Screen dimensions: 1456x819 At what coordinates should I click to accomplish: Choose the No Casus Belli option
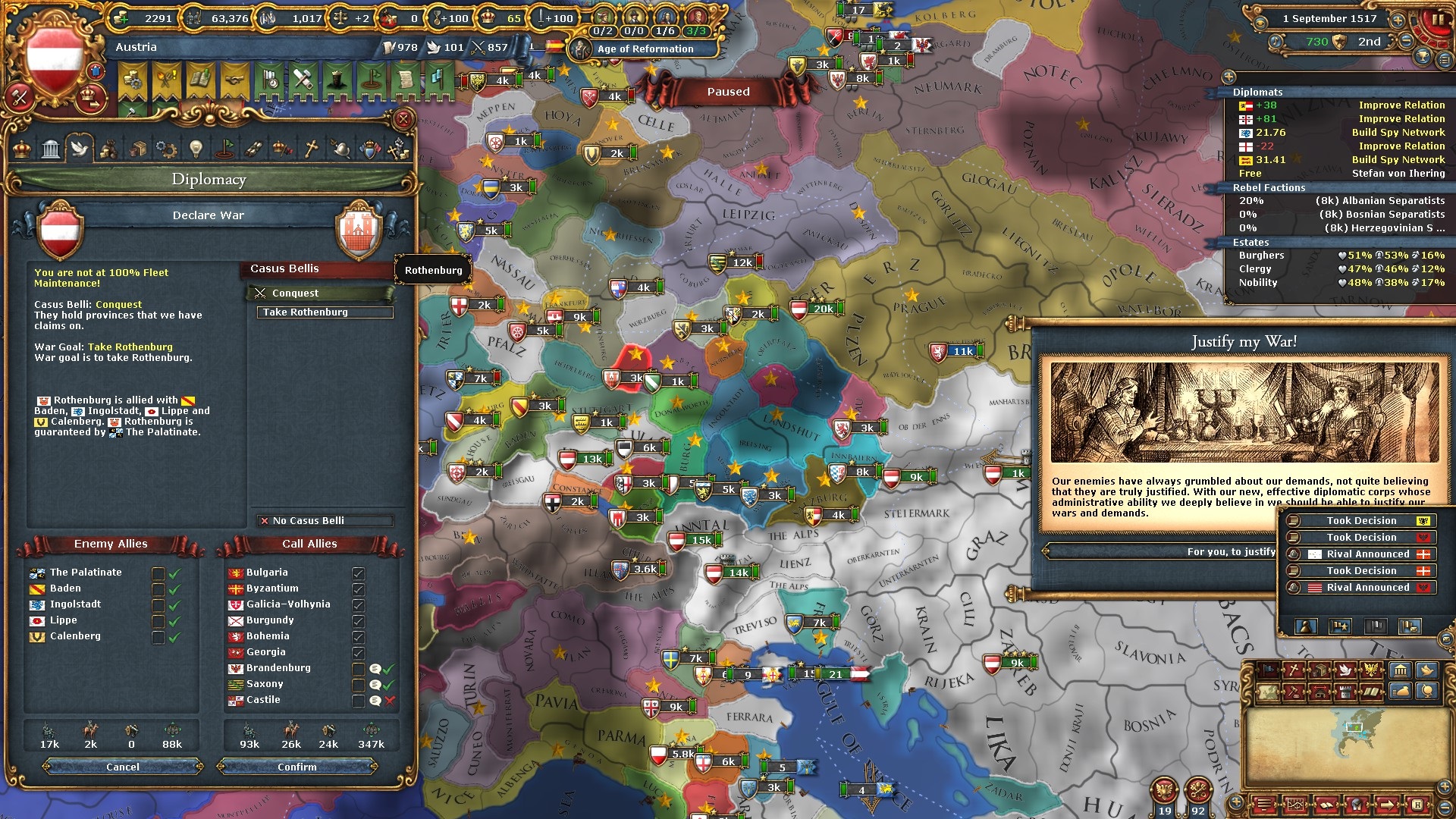coord(325,521)
